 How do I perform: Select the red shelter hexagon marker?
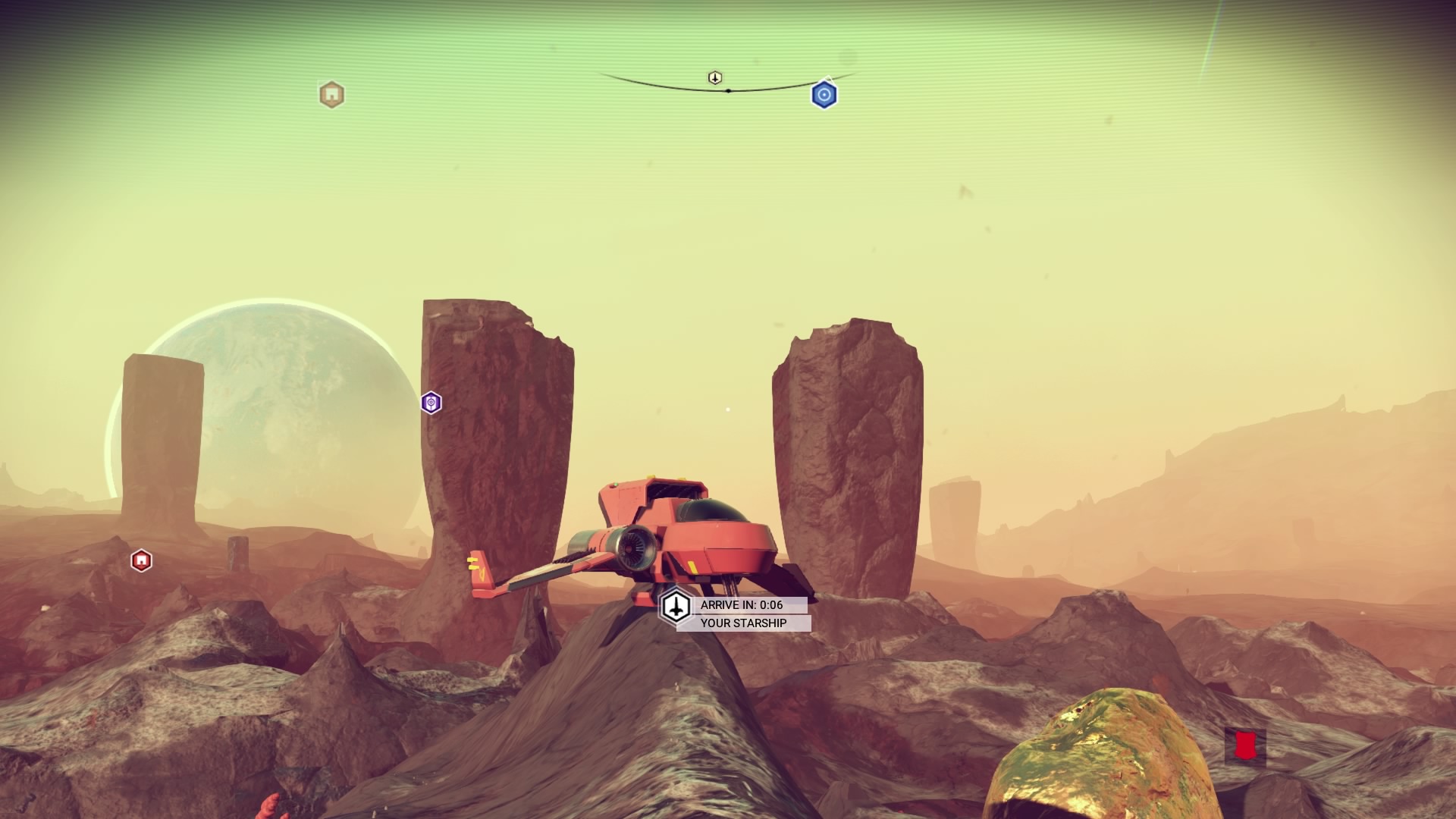click(141, 560)
